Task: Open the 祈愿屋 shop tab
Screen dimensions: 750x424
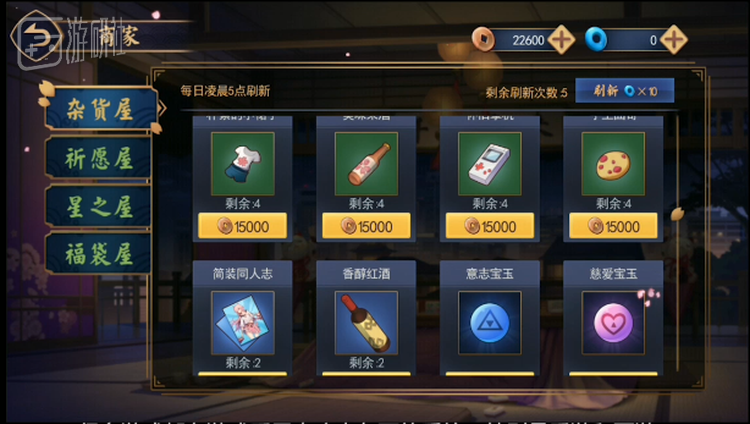Action: pos(97,158)
